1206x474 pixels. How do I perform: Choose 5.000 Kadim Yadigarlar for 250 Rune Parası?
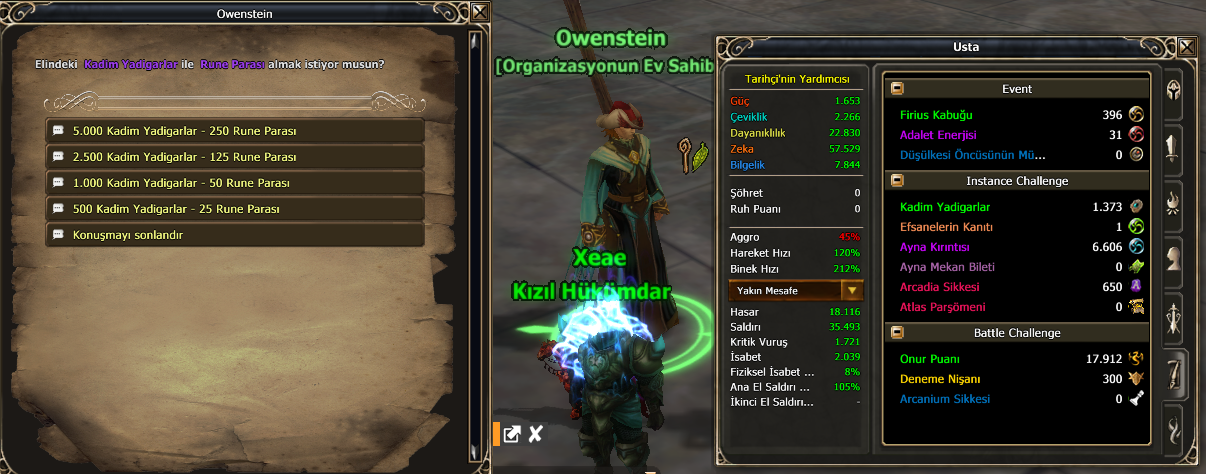coord(236,131)
